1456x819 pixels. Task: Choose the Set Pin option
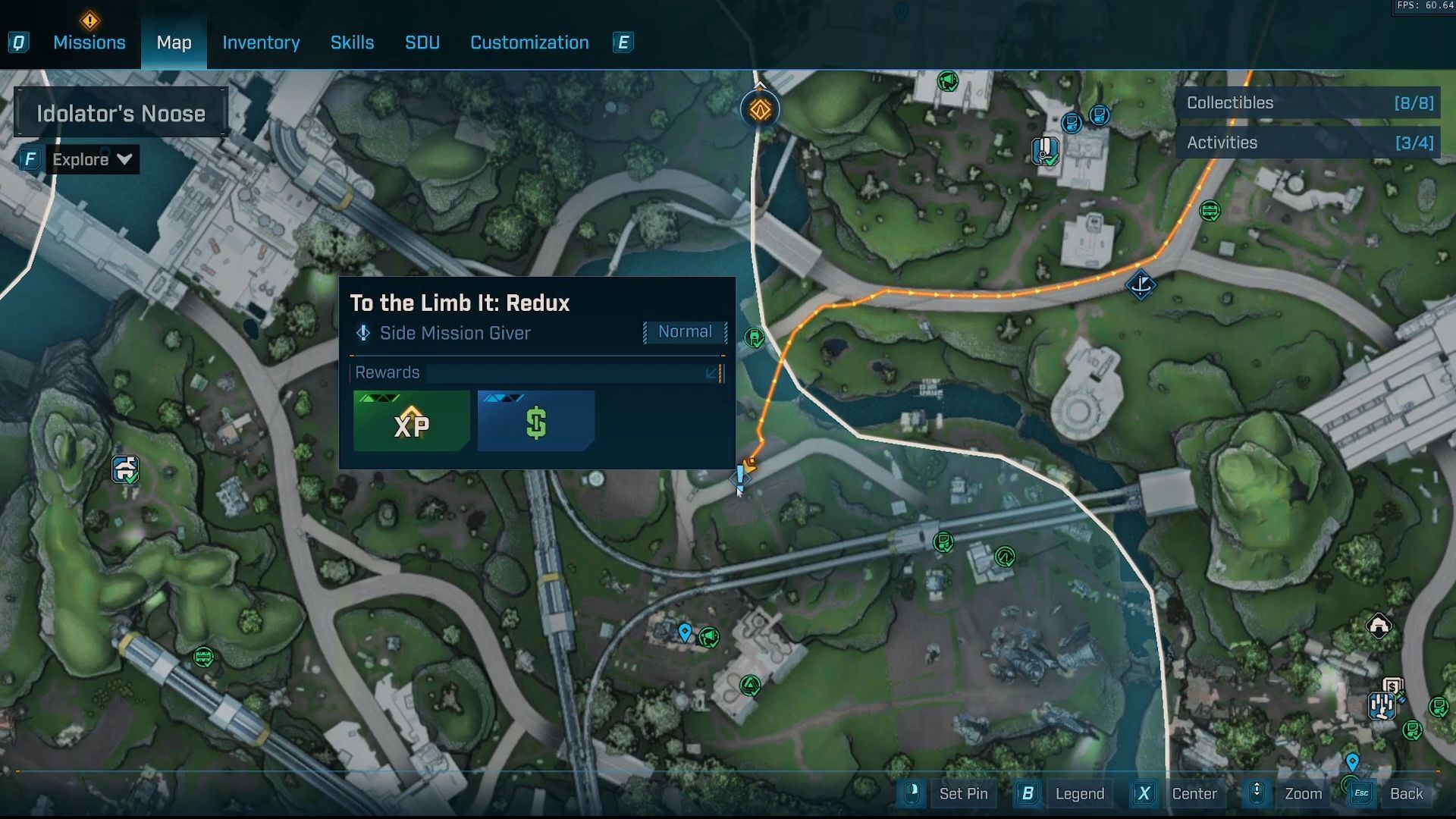coord(963,794)
